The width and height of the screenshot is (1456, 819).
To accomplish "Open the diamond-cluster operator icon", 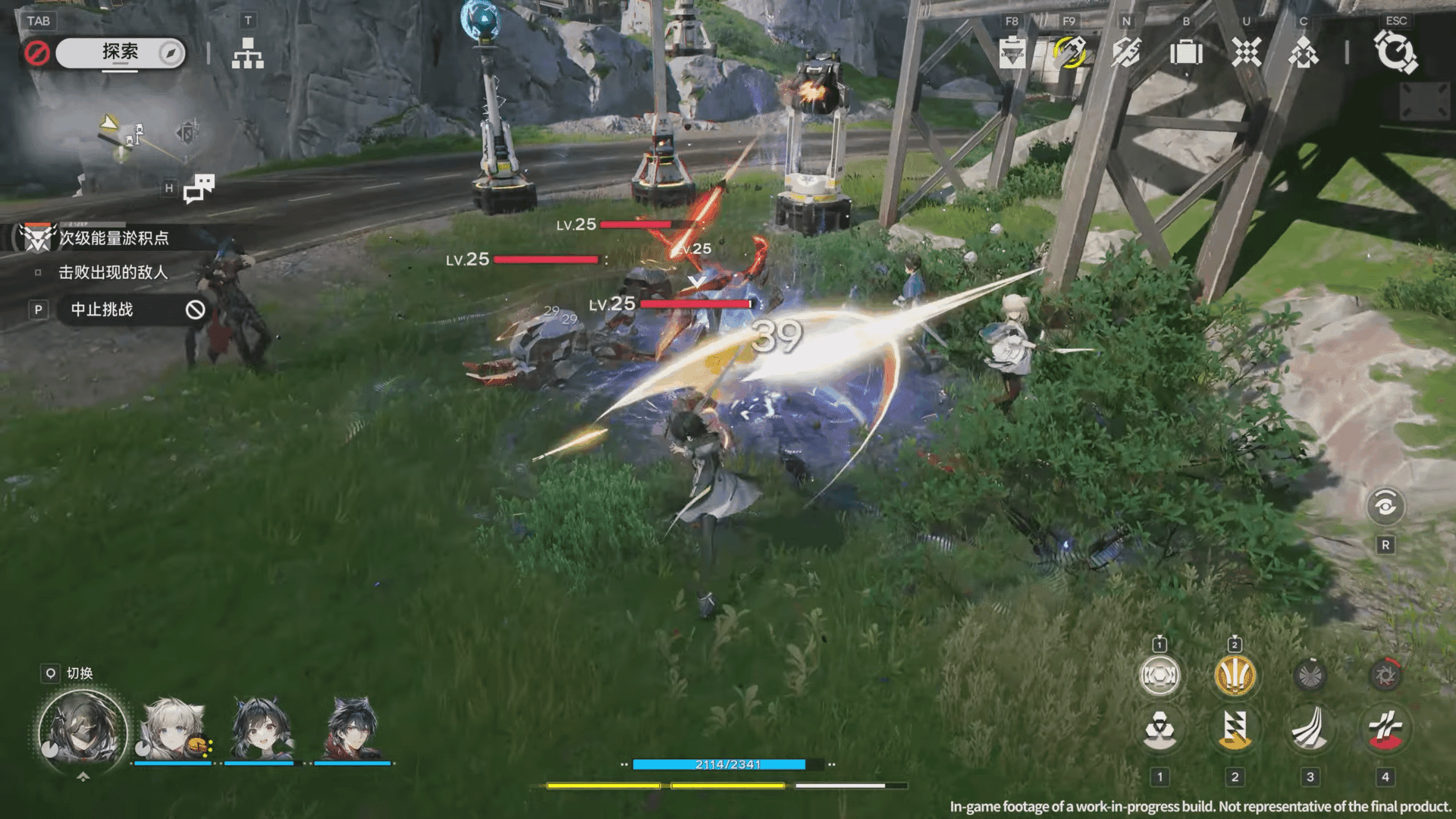I will (x=1304, y=53).
